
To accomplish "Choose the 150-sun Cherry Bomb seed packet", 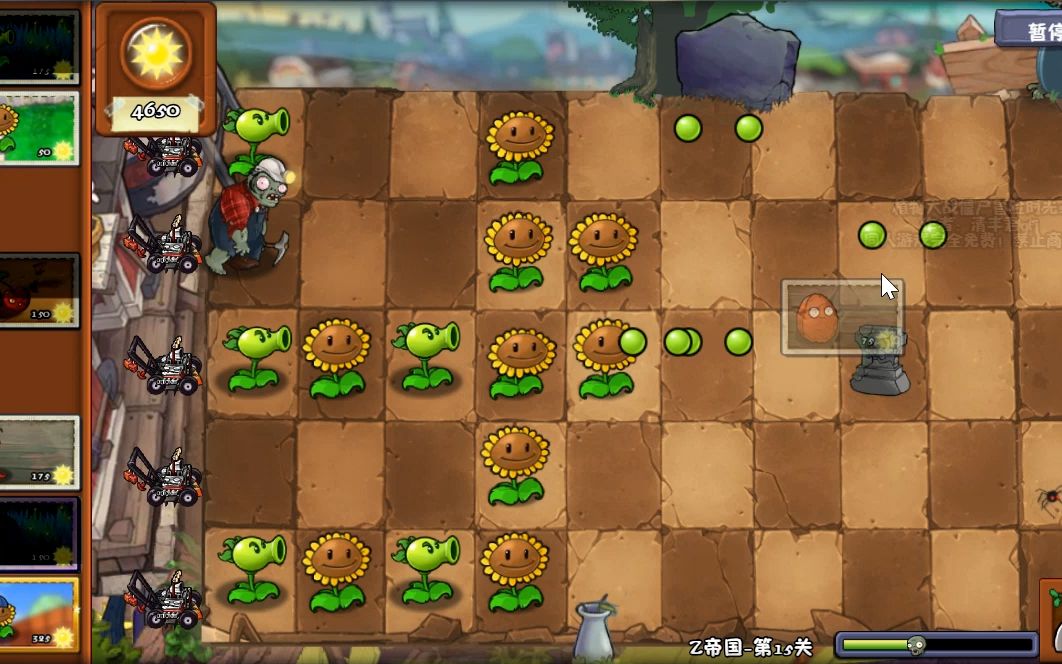I will pos(38,289).
